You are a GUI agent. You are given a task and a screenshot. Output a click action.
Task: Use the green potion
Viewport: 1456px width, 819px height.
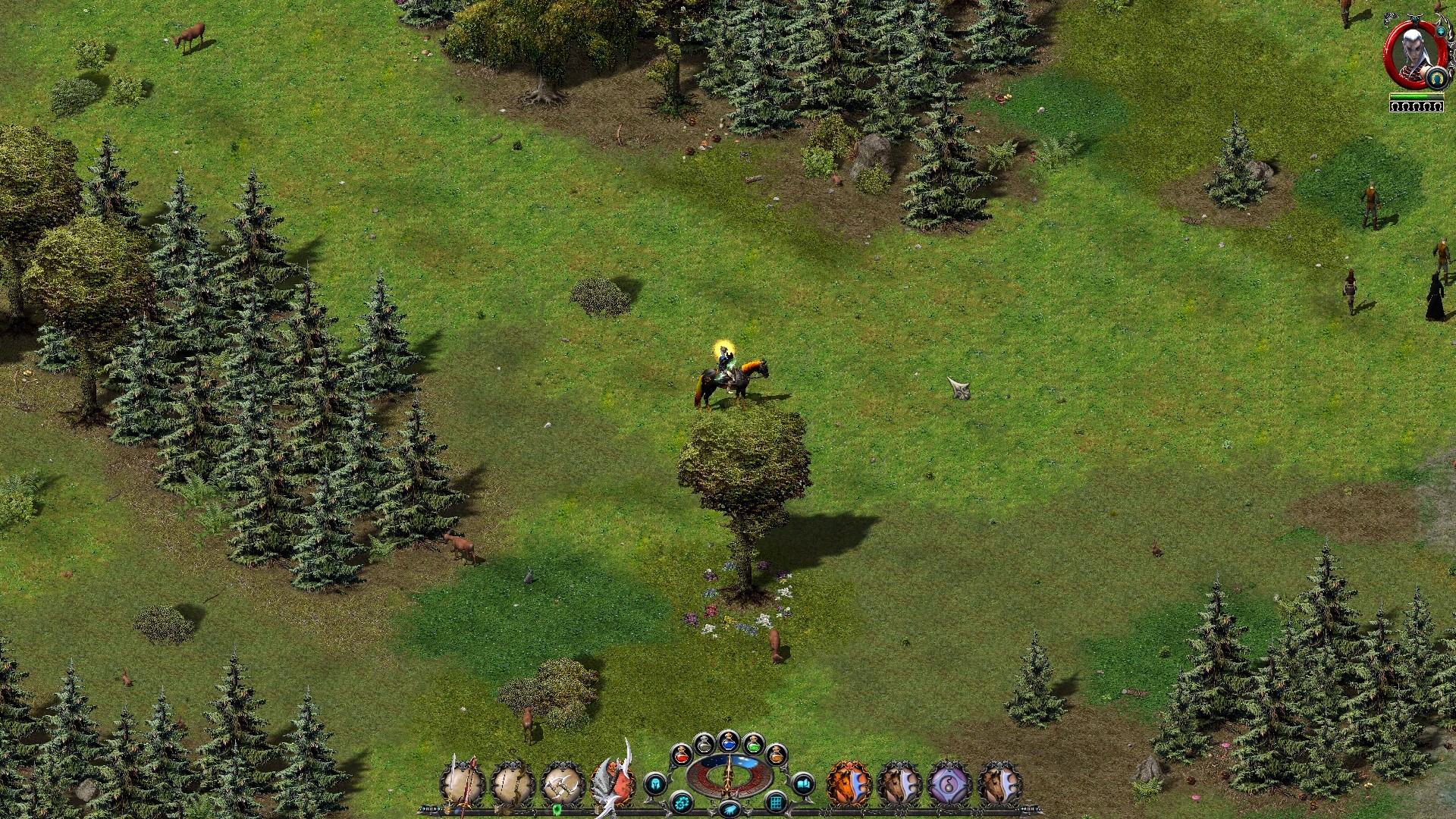point(752,744)
